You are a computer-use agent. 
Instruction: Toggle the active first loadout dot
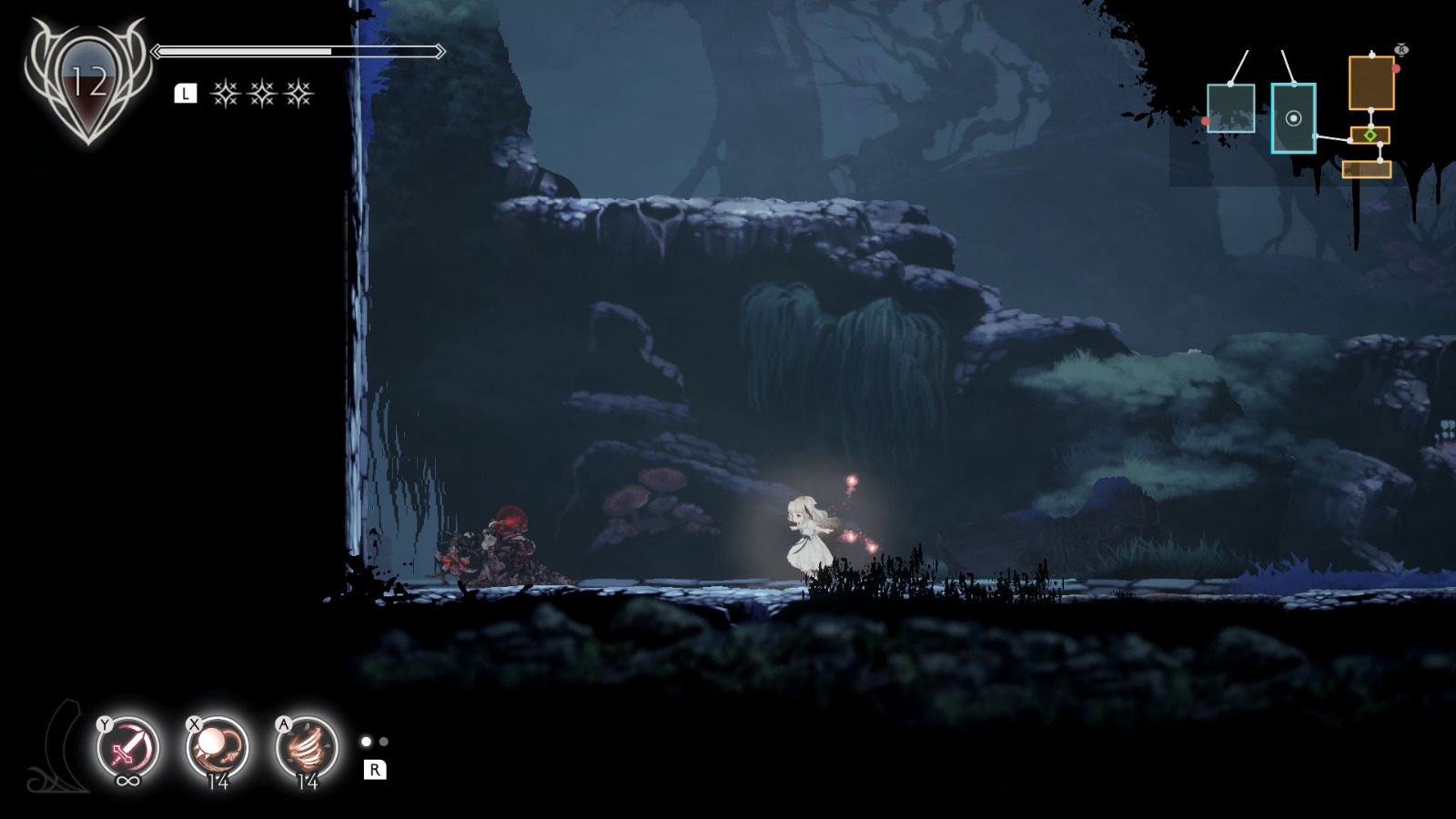[365, 743]
